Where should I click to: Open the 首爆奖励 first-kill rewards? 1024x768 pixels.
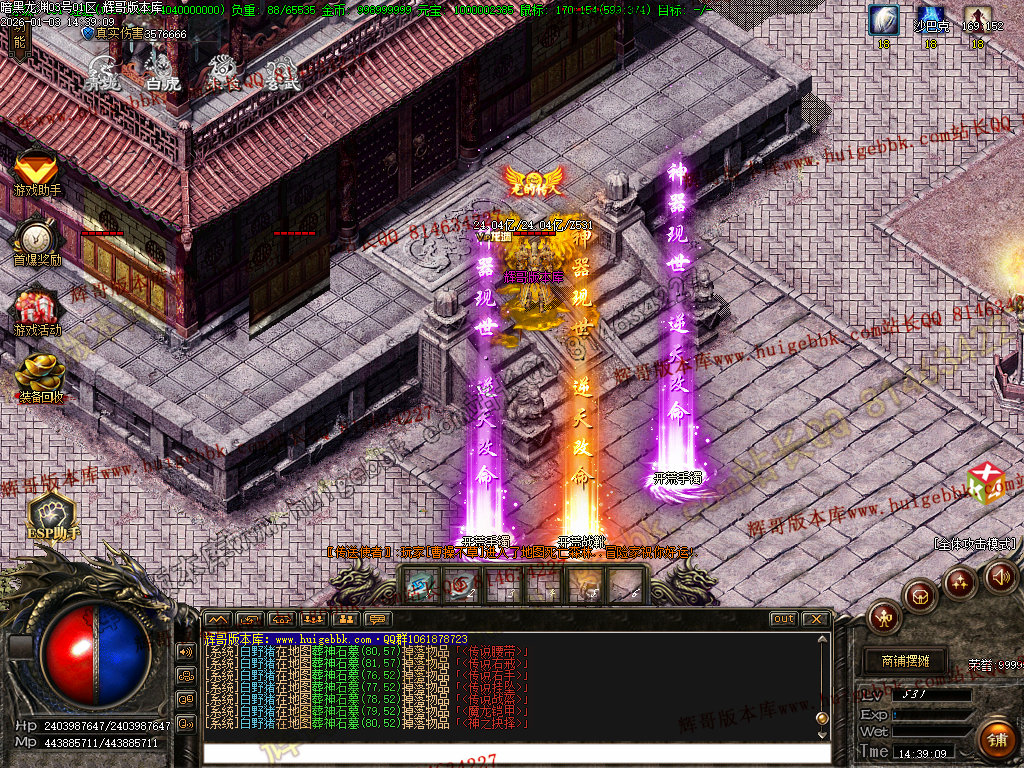[37, 243]
